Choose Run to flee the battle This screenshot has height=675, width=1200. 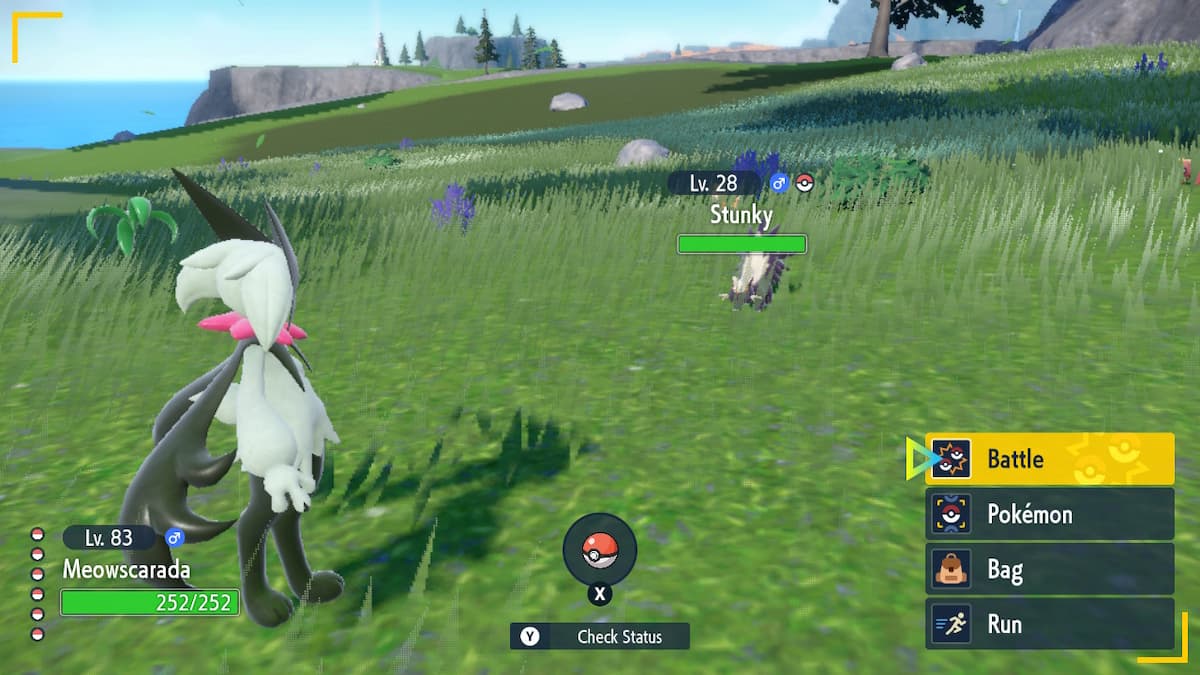pyautogui.click(x=1049, y=624)
